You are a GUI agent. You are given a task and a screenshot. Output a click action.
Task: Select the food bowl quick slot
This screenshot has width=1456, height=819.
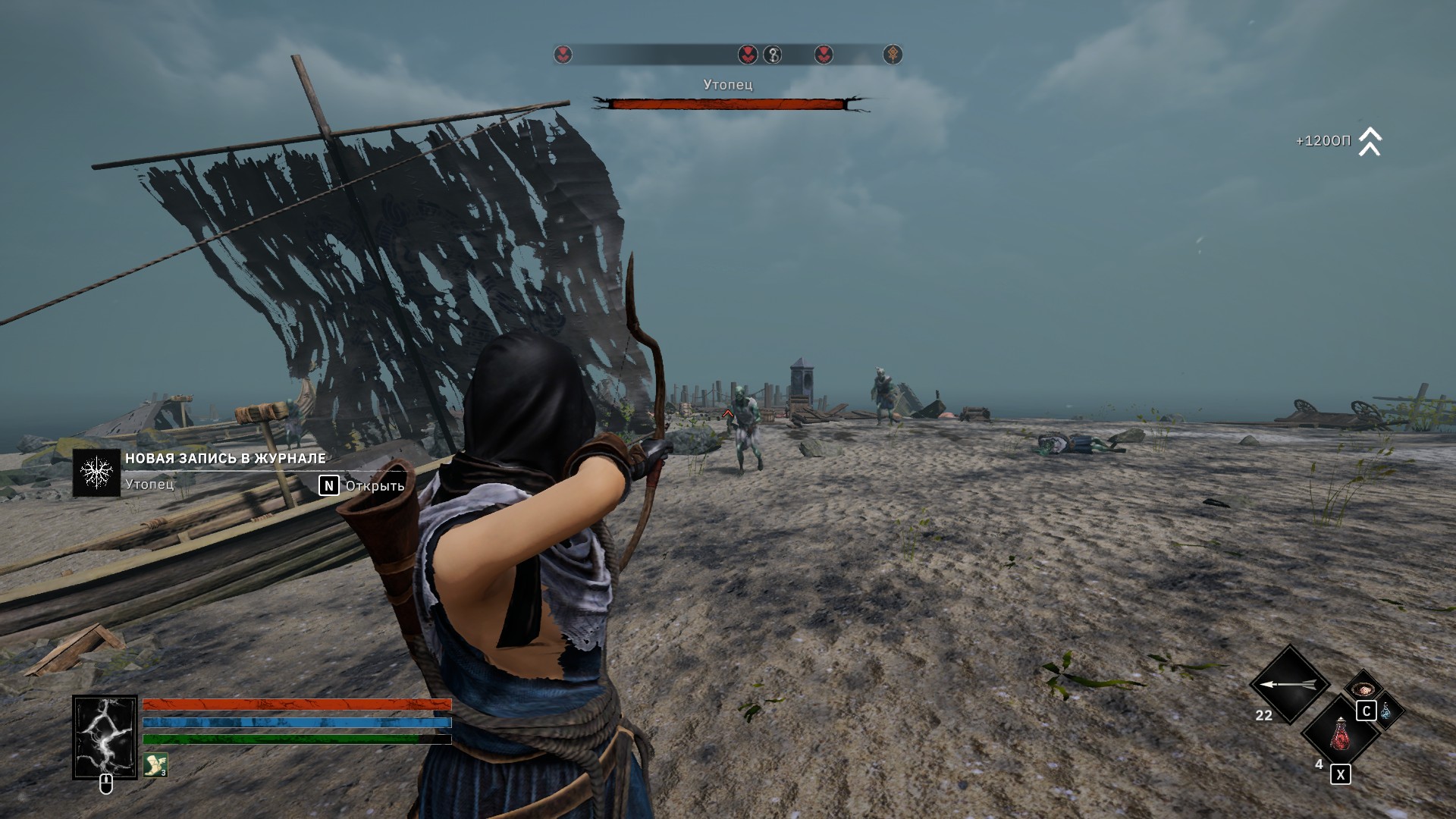(x=1363, y=689)
